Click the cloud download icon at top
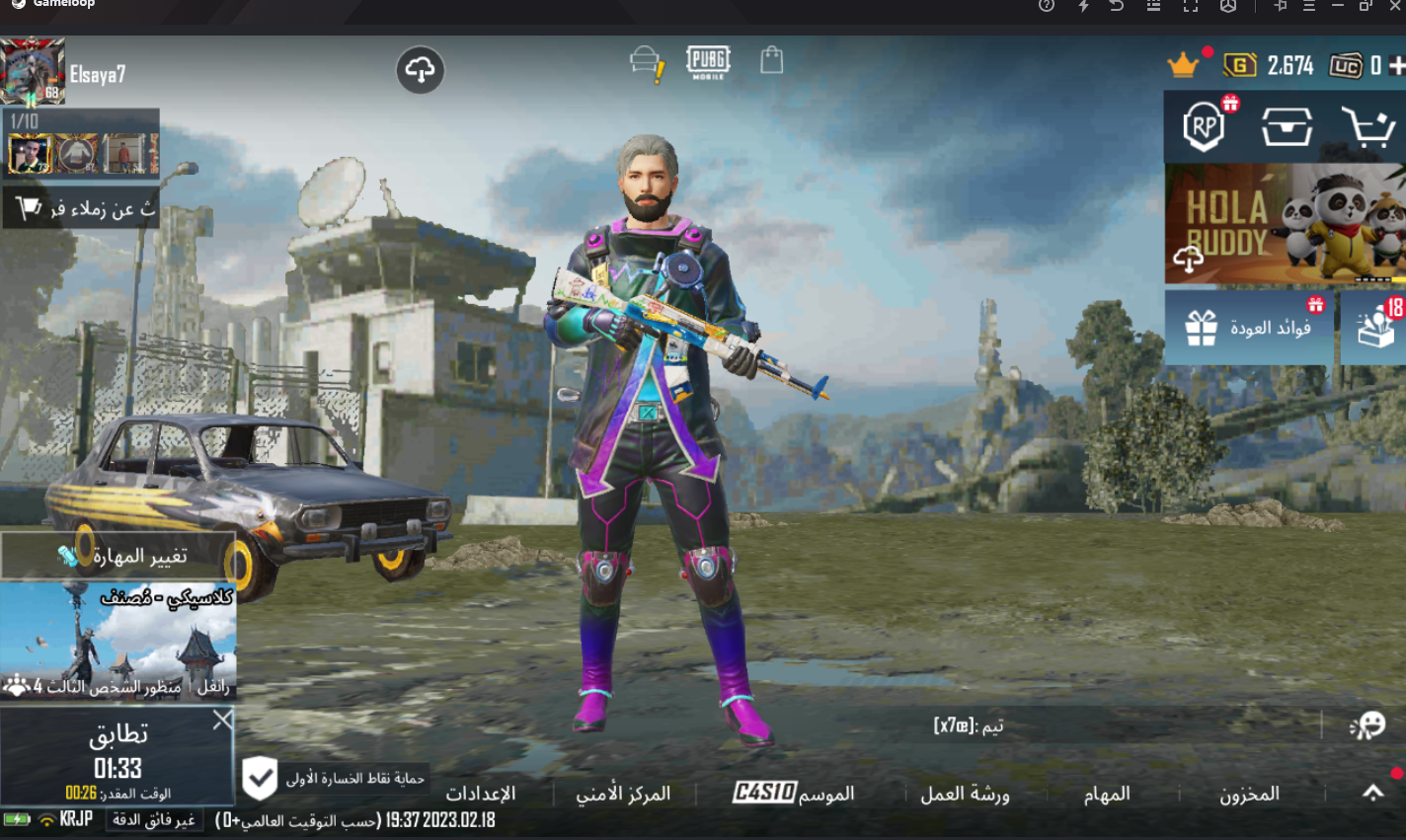The image size is (1406, 840). click(x=420, y=71)
